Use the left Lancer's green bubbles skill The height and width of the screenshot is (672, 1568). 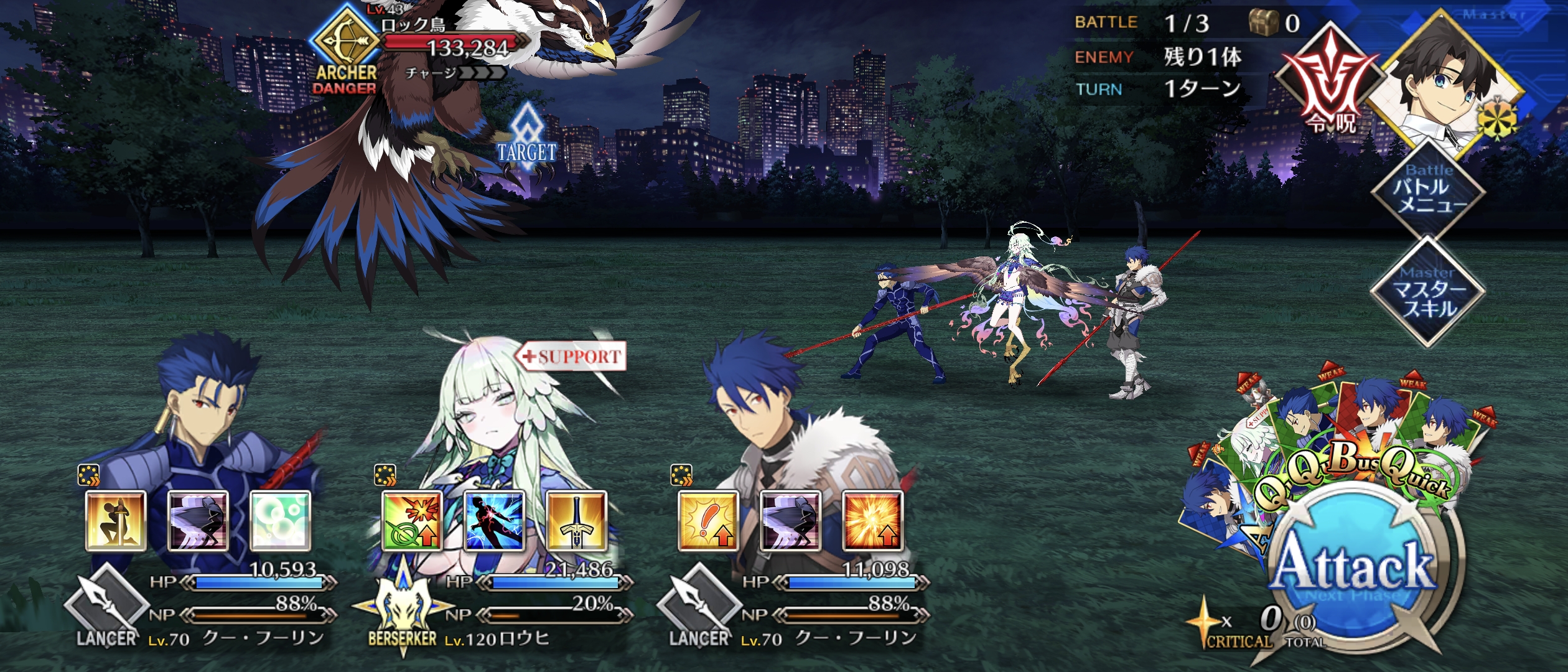point(280,520)
